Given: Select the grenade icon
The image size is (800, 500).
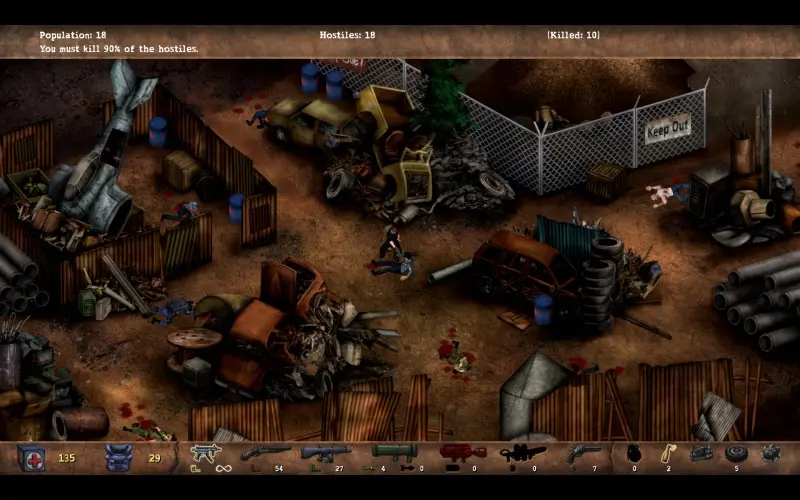Looking at the screenshot, I should point(634,454).
